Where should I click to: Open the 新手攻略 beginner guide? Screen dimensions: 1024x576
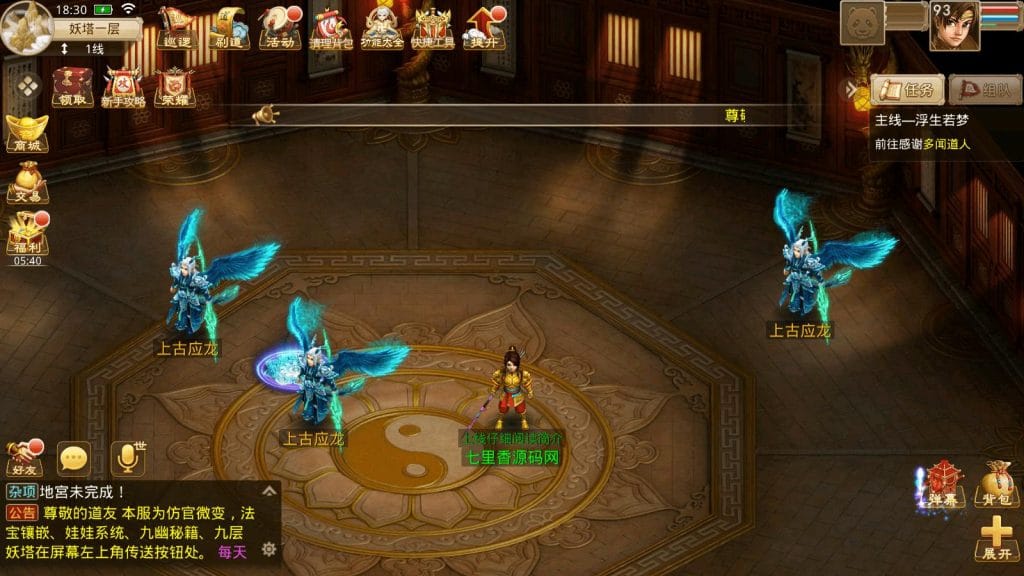pos(123,86)
